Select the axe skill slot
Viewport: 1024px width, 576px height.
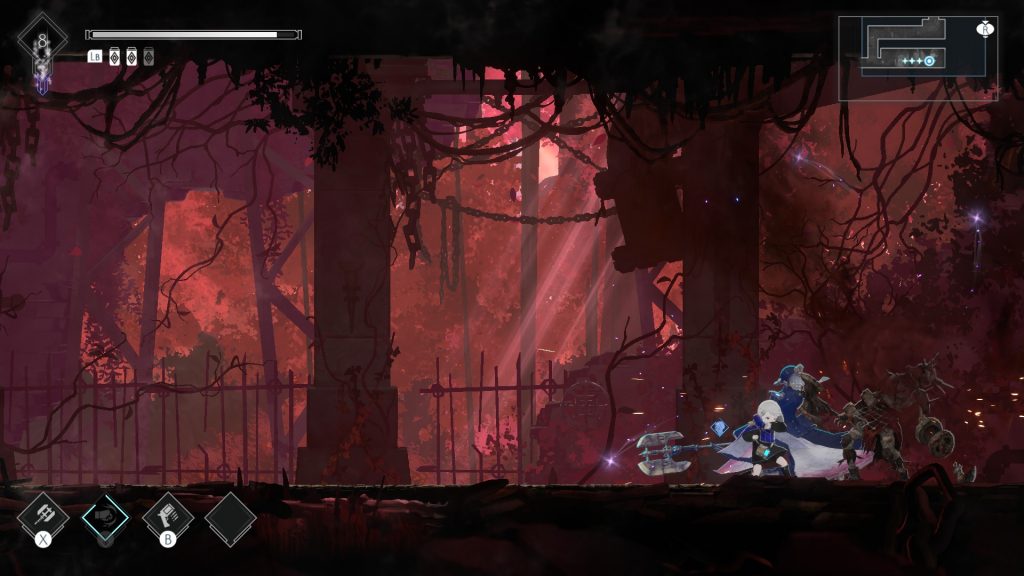tap(44, 516)
